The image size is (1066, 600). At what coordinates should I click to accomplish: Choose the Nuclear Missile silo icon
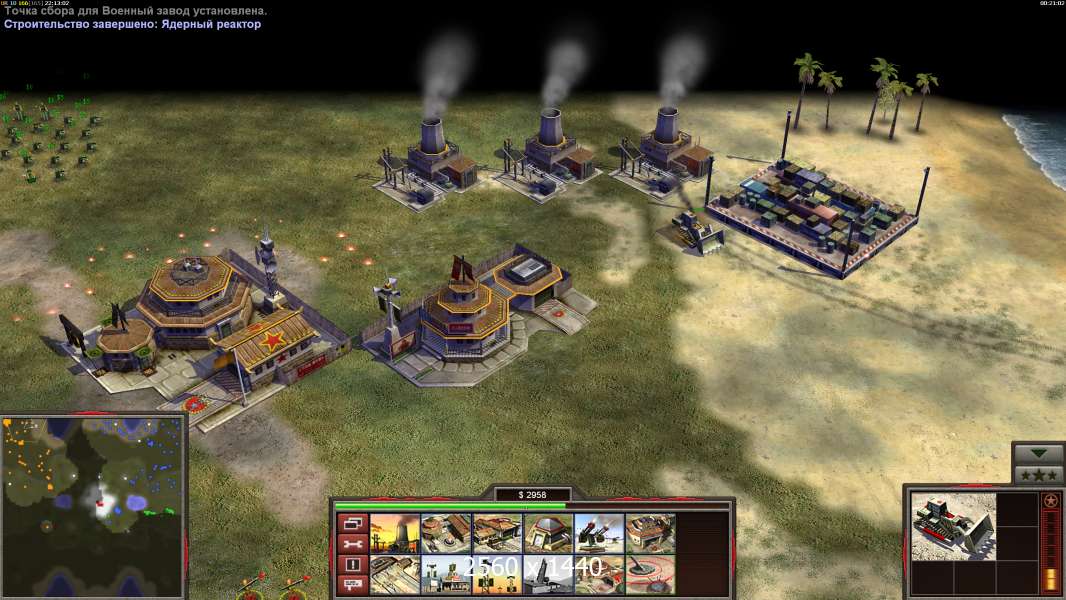[548, 575]
